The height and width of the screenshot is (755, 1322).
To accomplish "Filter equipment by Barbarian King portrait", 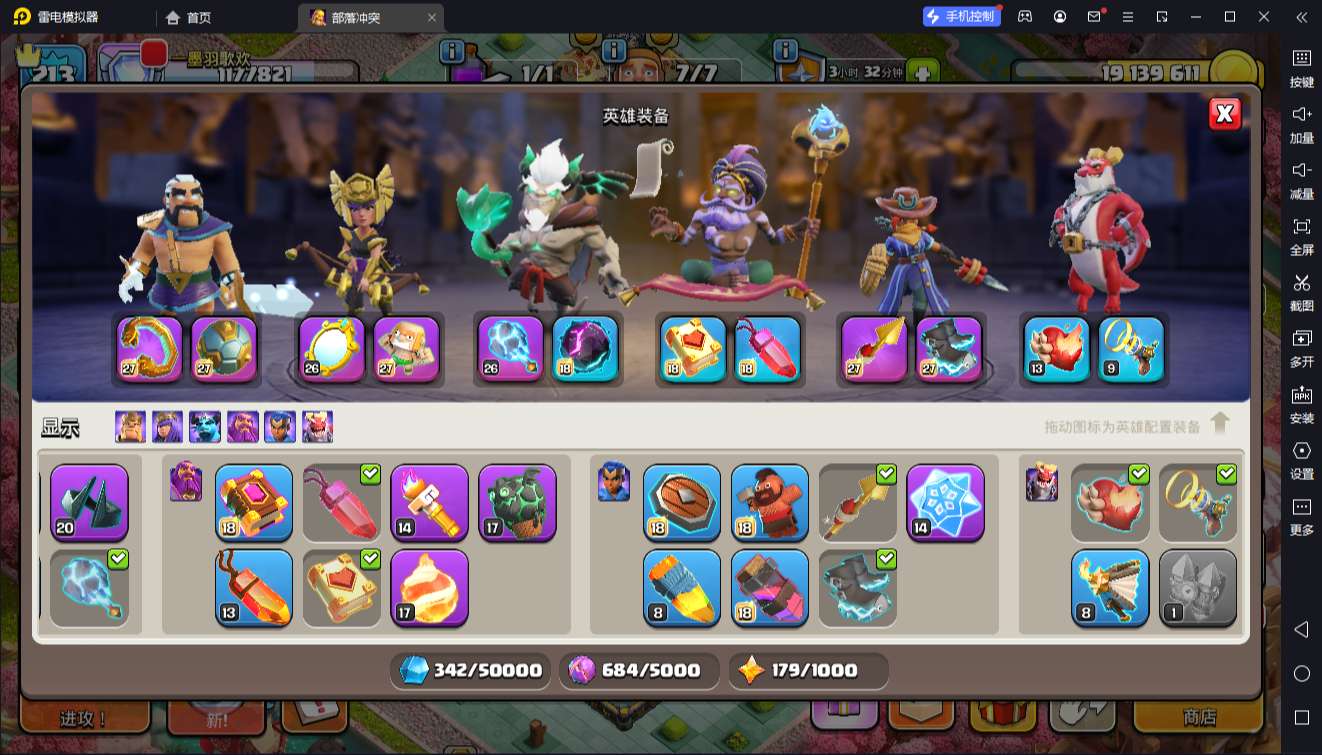I will coord(130,427).
